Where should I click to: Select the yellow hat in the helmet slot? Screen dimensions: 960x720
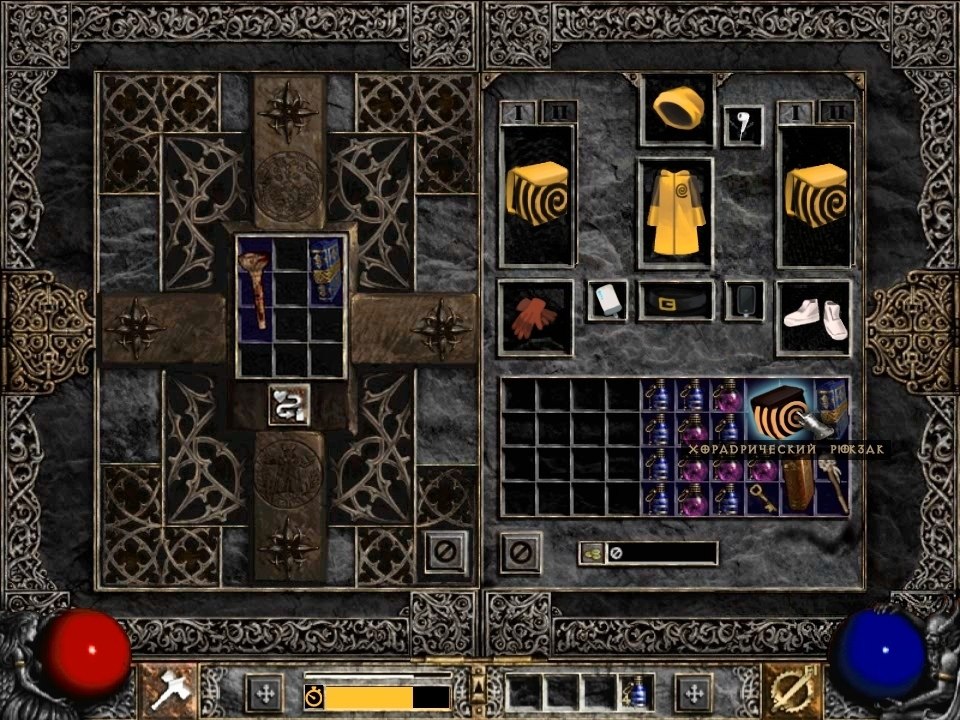click(x=677, y=107)
